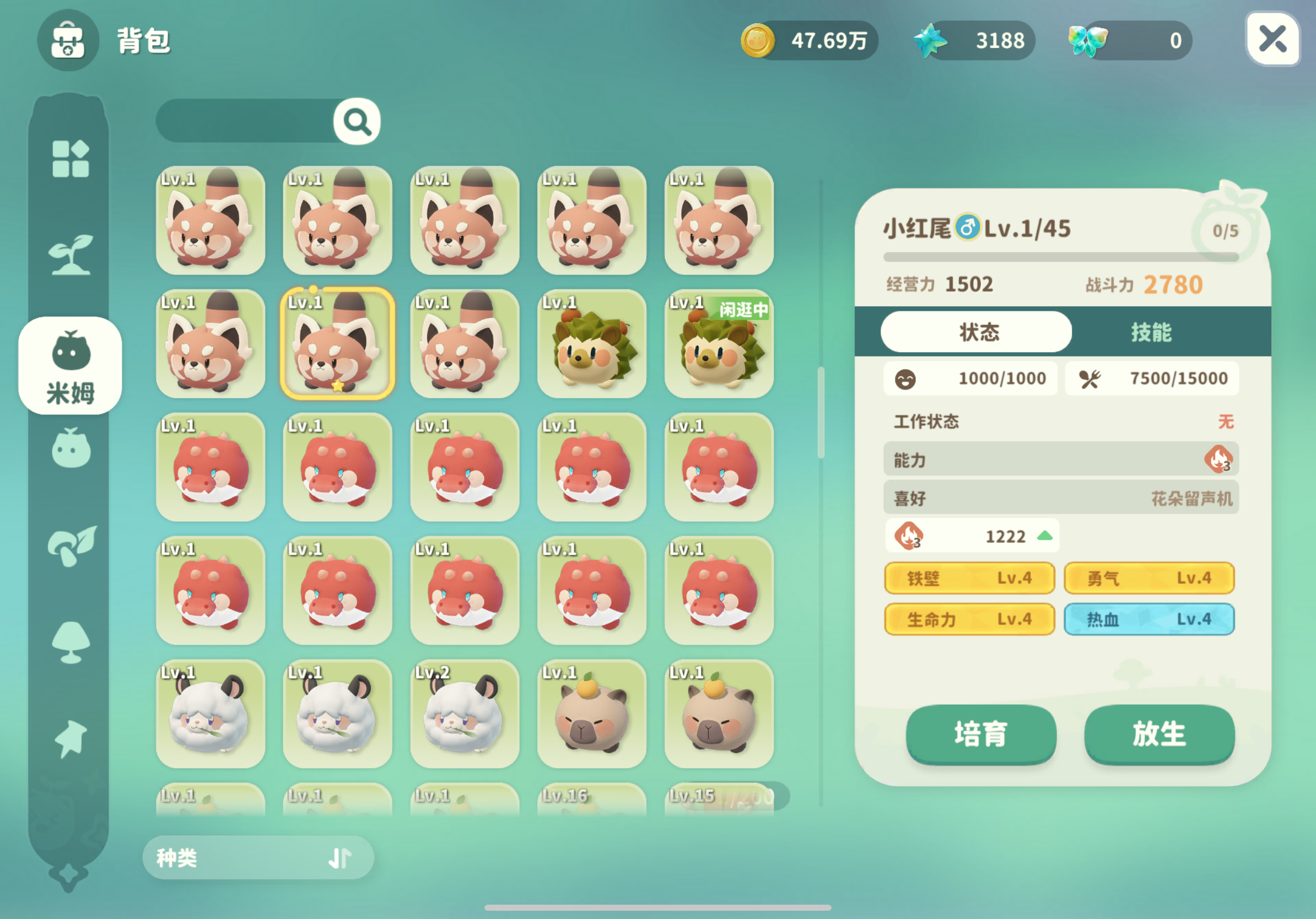Click the sort order arrows beside 种类
This screenshot has height=919, width=1316.
point(339,858)
